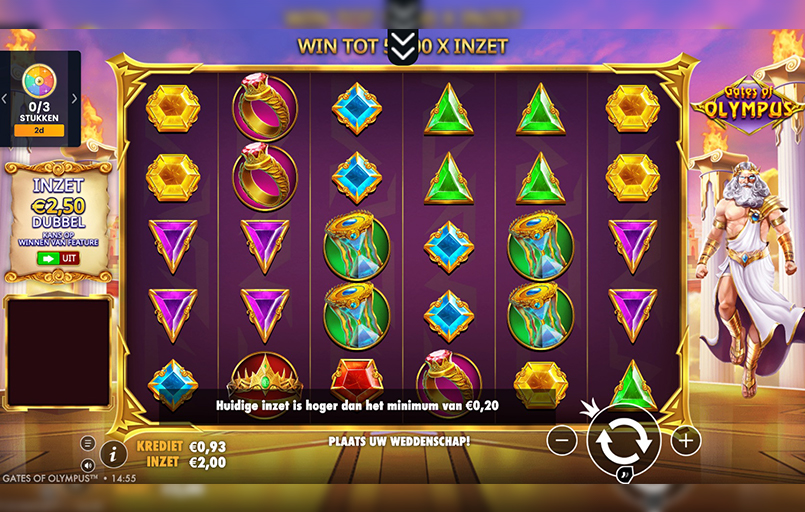Go to the next promo with right arrow
805x512 pixels.
75,99
